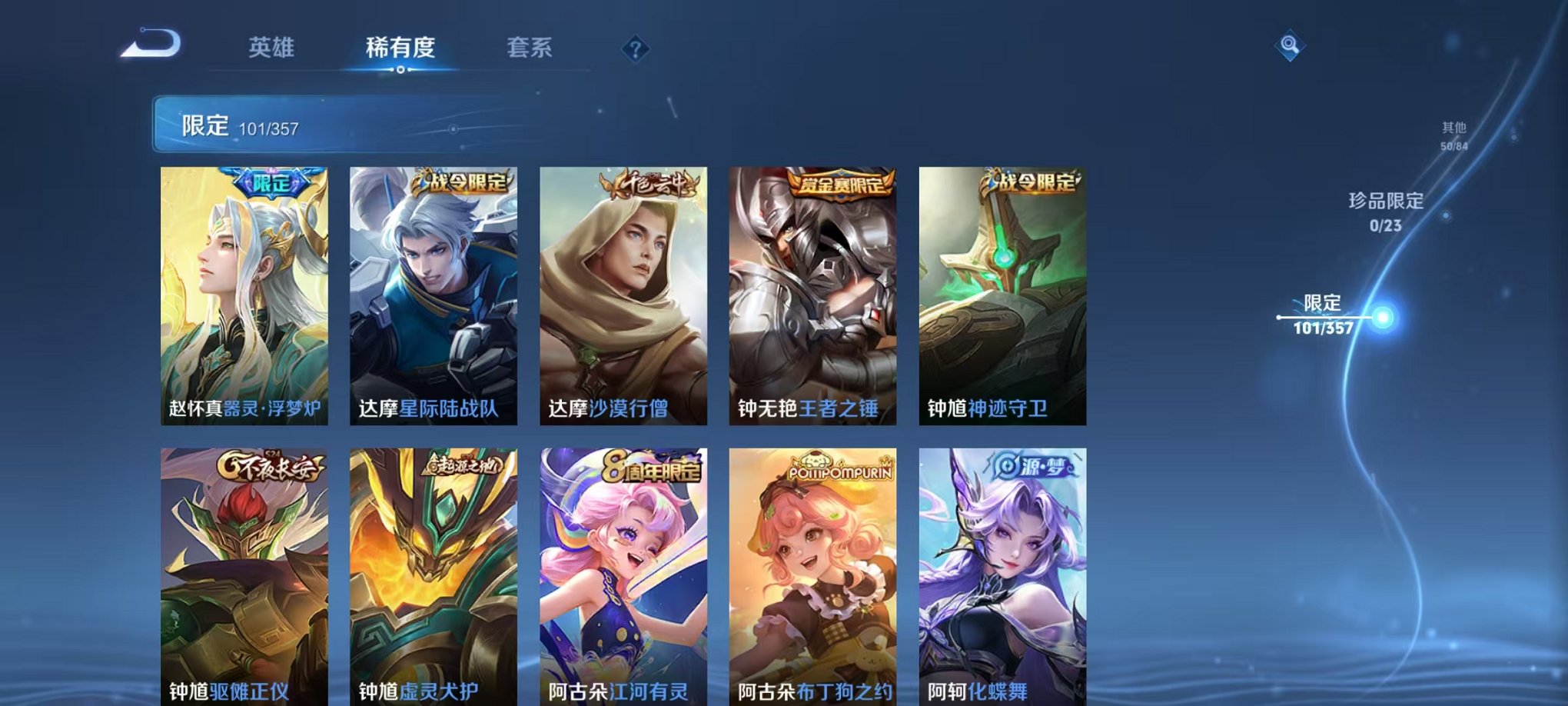Switch to the 英雄 tab

click(x=273, y=46)
